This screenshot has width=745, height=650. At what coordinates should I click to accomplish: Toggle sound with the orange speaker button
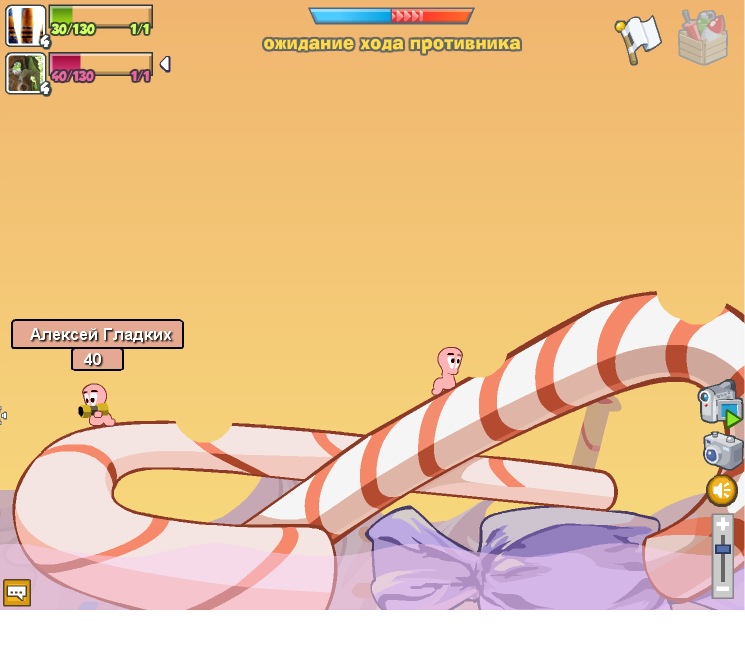point(722,490)
